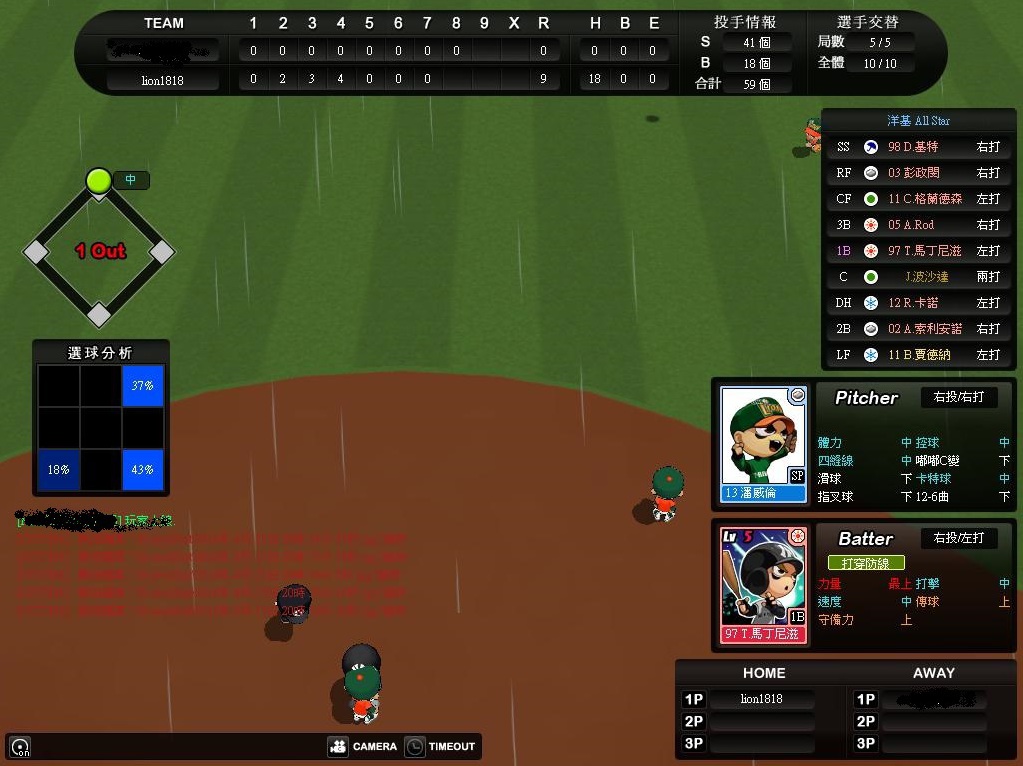Select current batter 97 T.馬丁尼茲 lineup row
Screen dimensions: 1023x766
coord(918,251)
